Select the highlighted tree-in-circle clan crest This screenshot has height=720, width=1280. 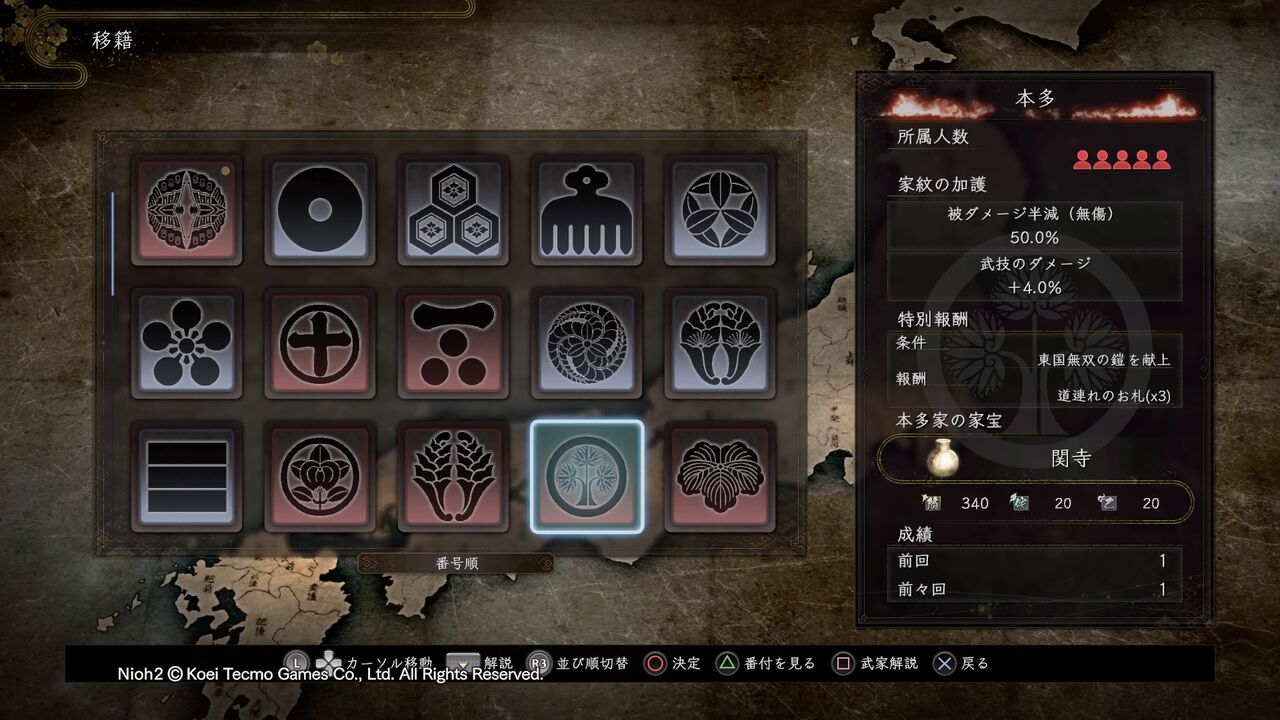[x=587, y=480]
